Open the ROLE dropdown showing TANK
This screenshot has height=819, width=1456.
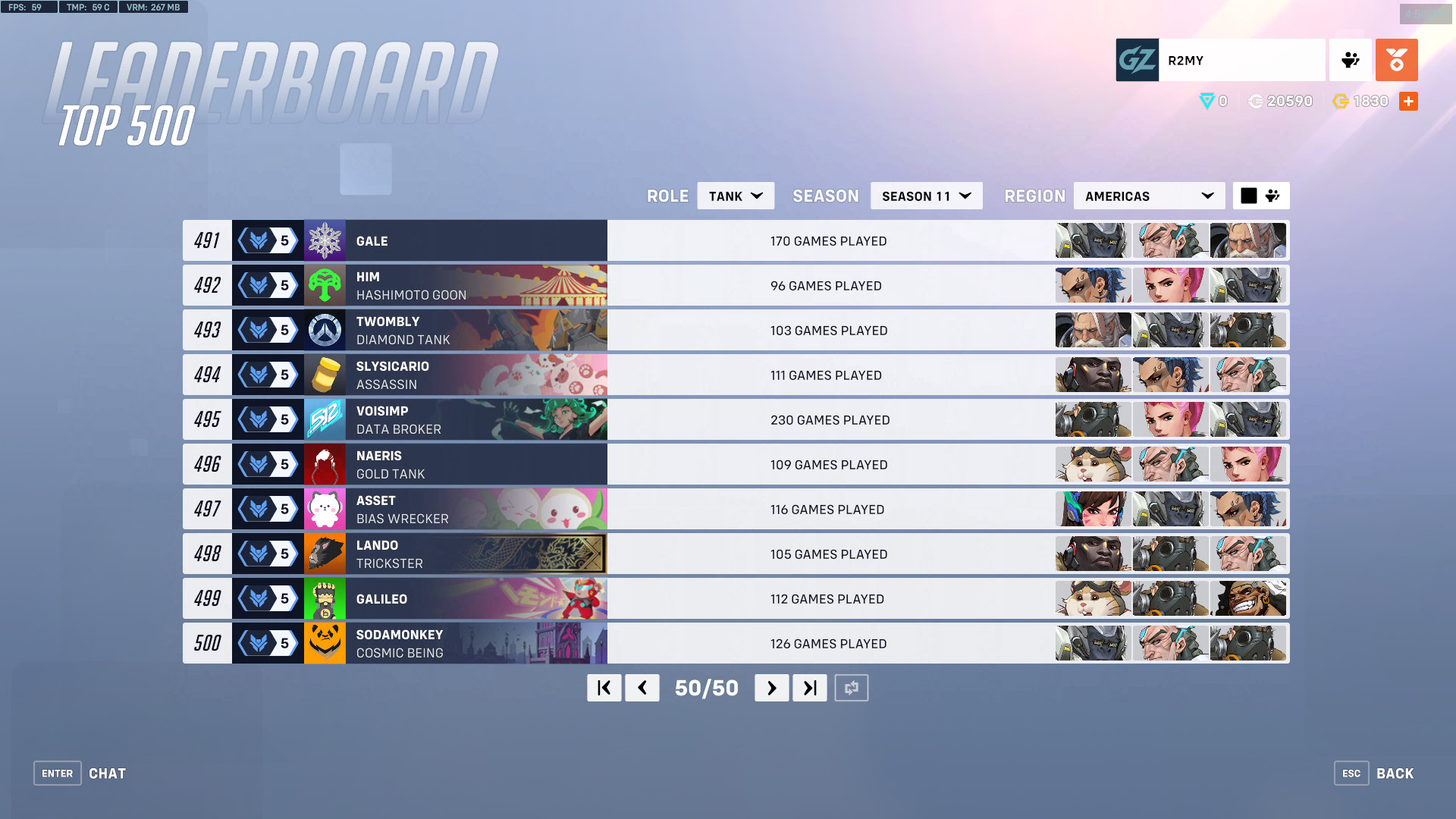(734, 195)
